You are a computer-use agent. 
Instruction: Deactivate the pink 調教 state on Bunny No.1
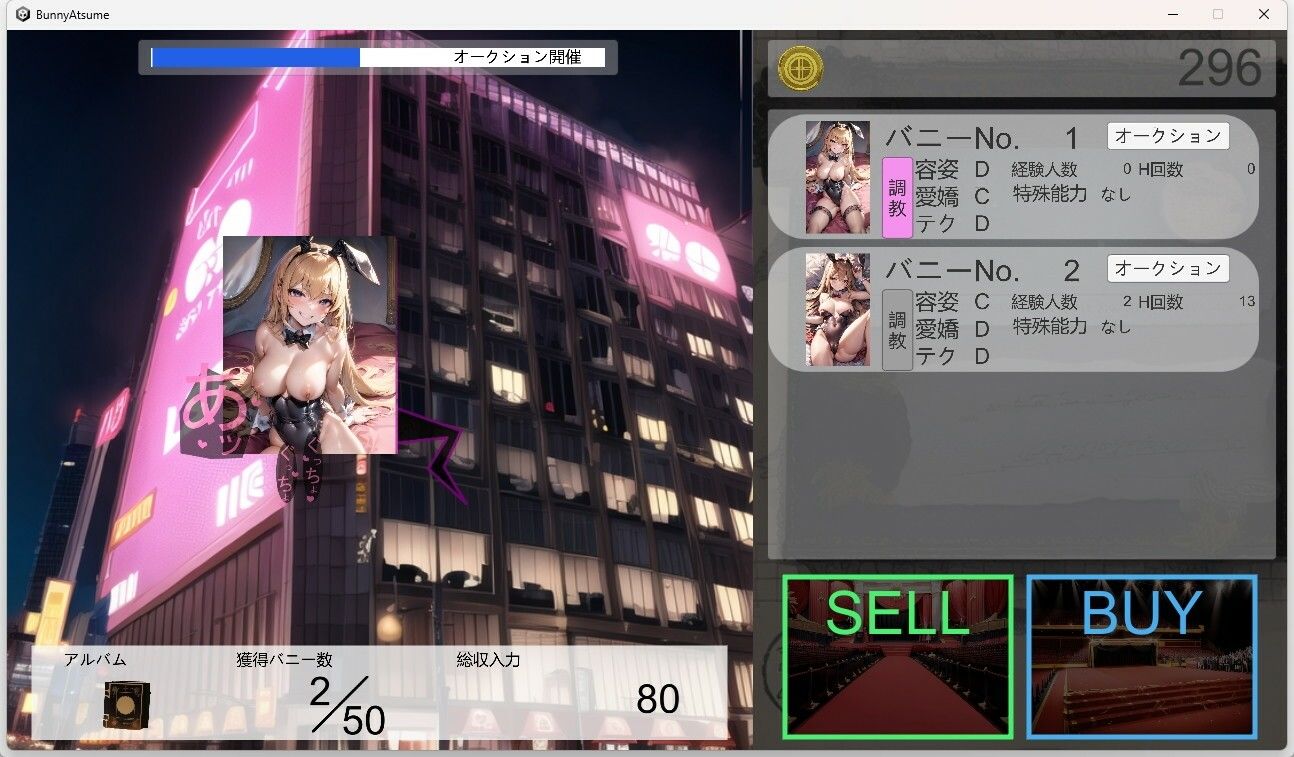pos(895,196)
